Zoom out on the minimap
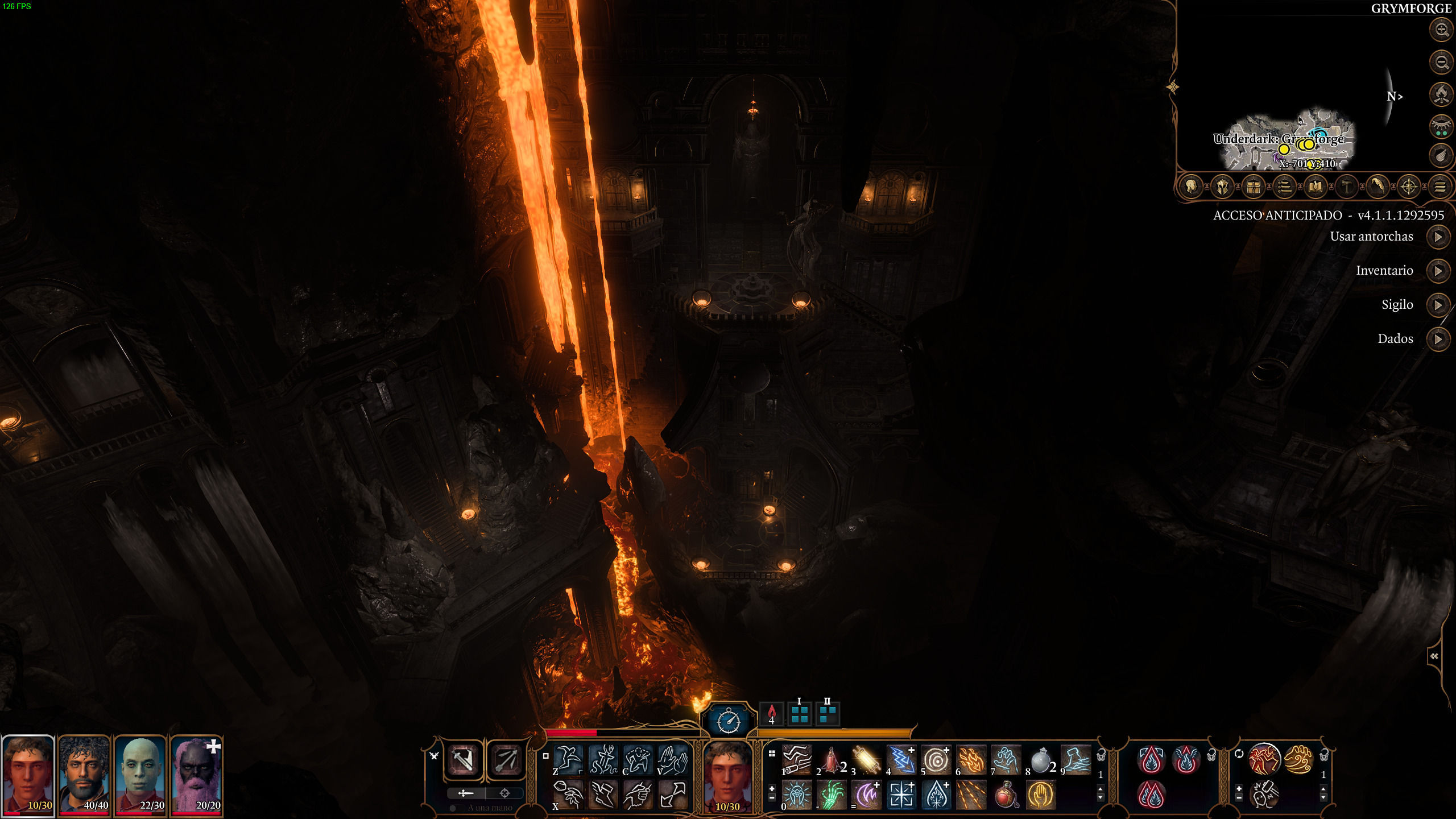The height and width of the screenshot is (819, 1456). [1441, 62]
